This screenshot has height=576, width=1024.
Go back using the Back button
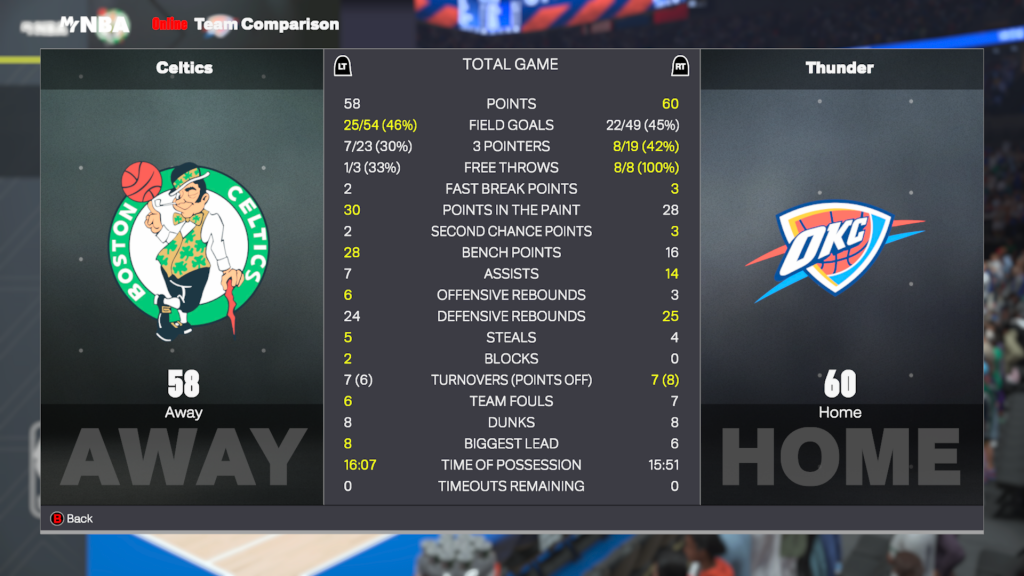[x=71, y=518]
